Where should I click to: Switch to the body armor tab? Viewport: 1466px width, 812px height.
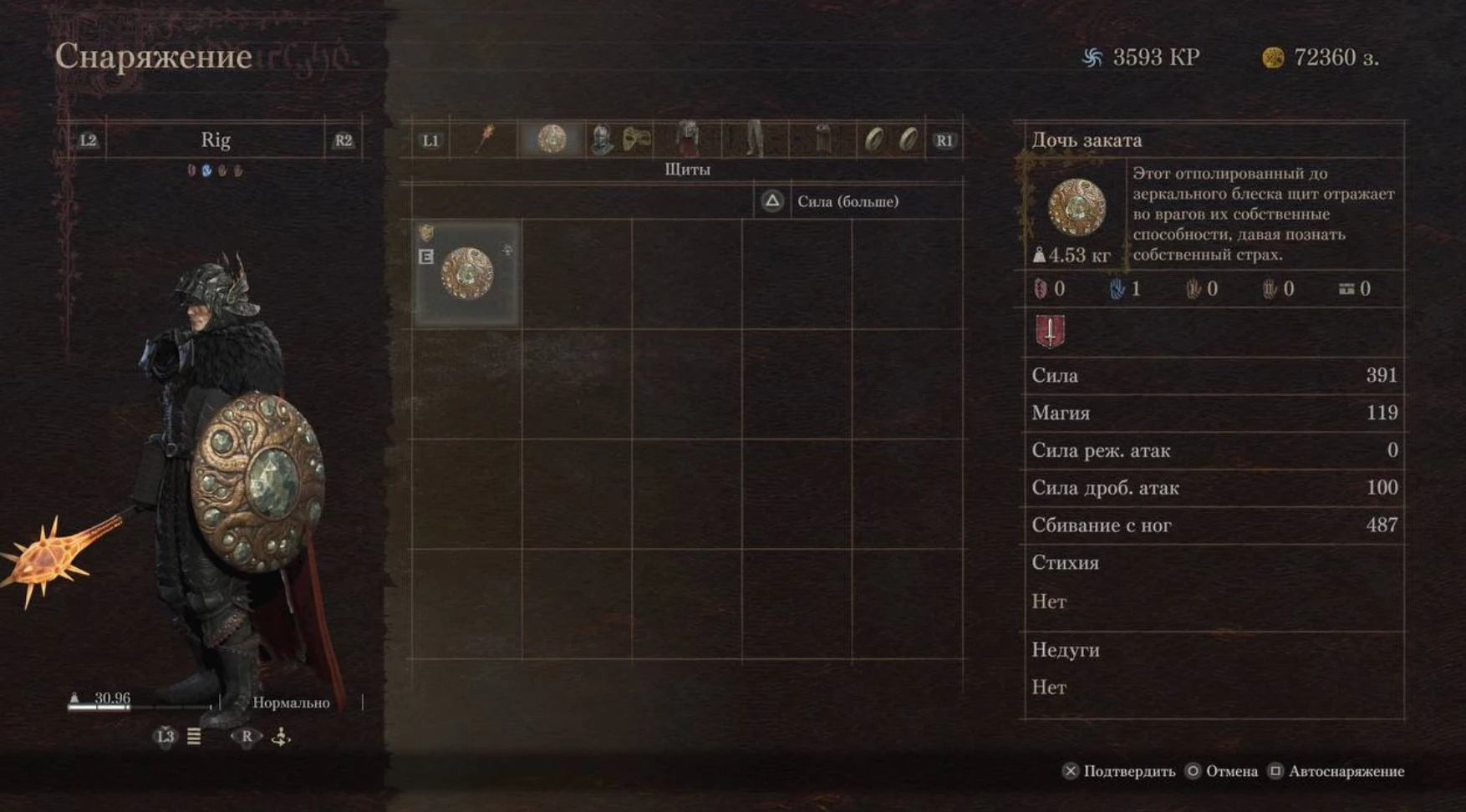pyautogui.click(x=687, y=139)
